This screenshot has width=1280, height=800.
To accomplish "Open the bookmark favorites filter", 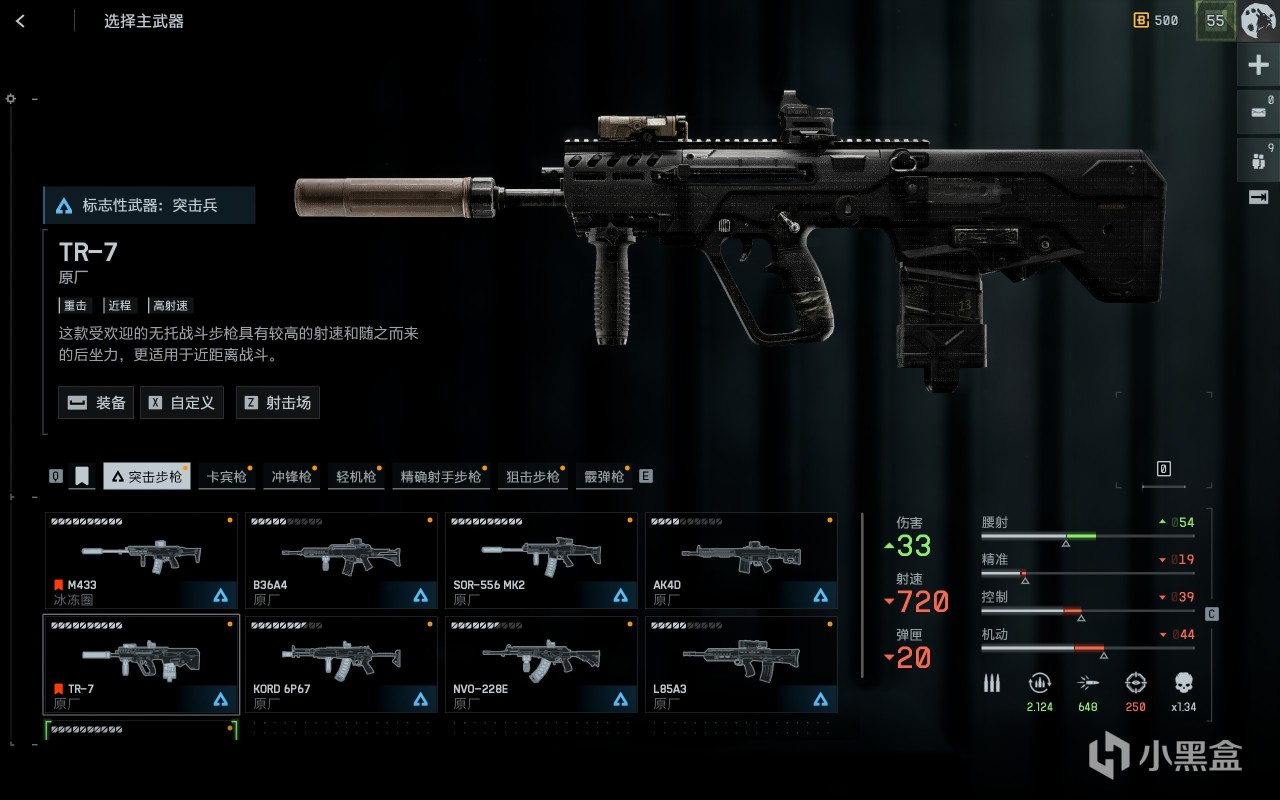I will click(82, 477).
